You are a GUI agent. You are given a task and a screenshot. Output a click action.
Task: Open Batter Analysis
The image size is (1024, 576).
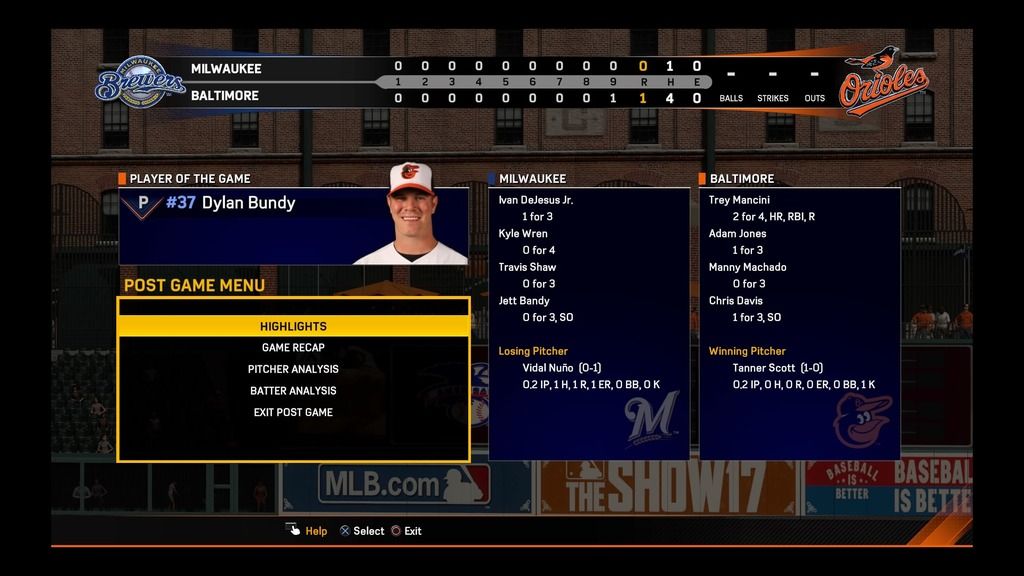coord(293,391)
